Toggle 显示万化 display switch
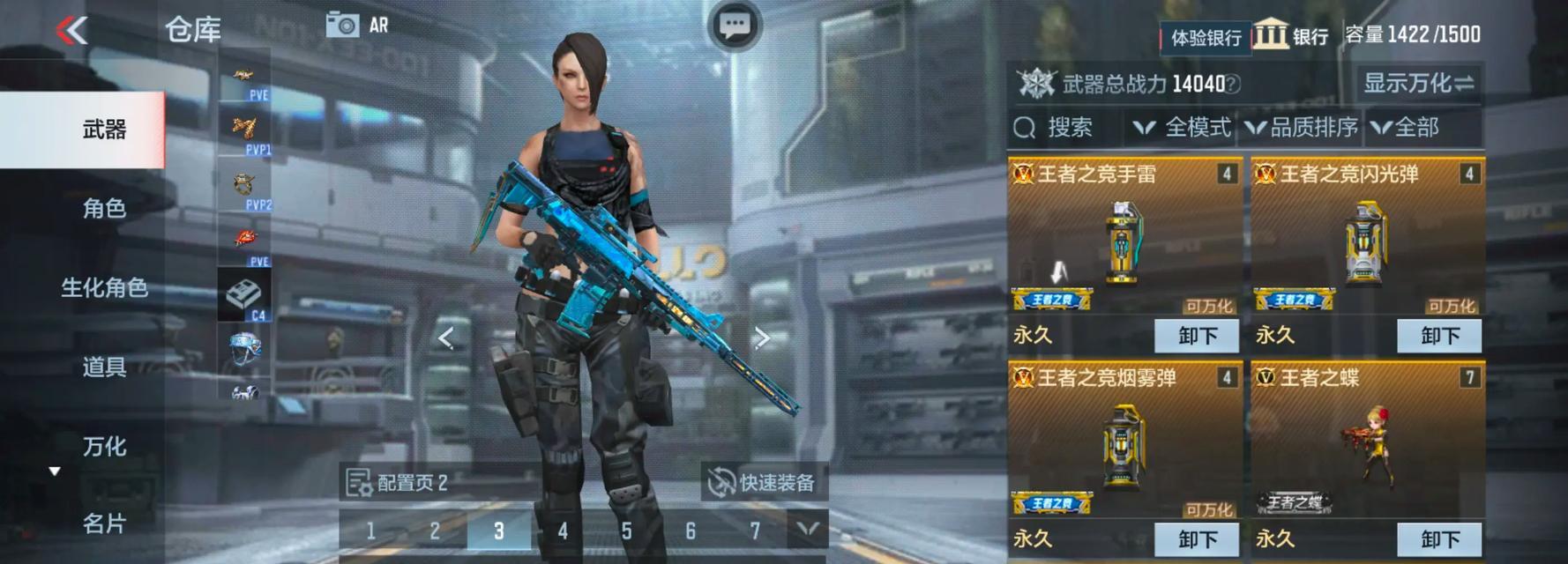This screenshot has width=1568, height=564. 1418,84
